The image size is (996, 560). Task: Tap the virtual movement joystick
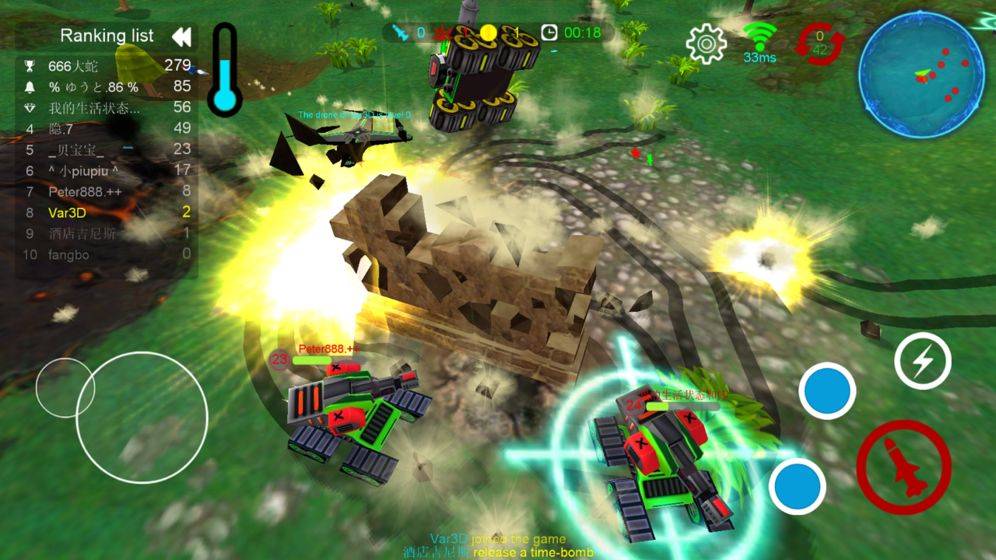pos(141,417)
